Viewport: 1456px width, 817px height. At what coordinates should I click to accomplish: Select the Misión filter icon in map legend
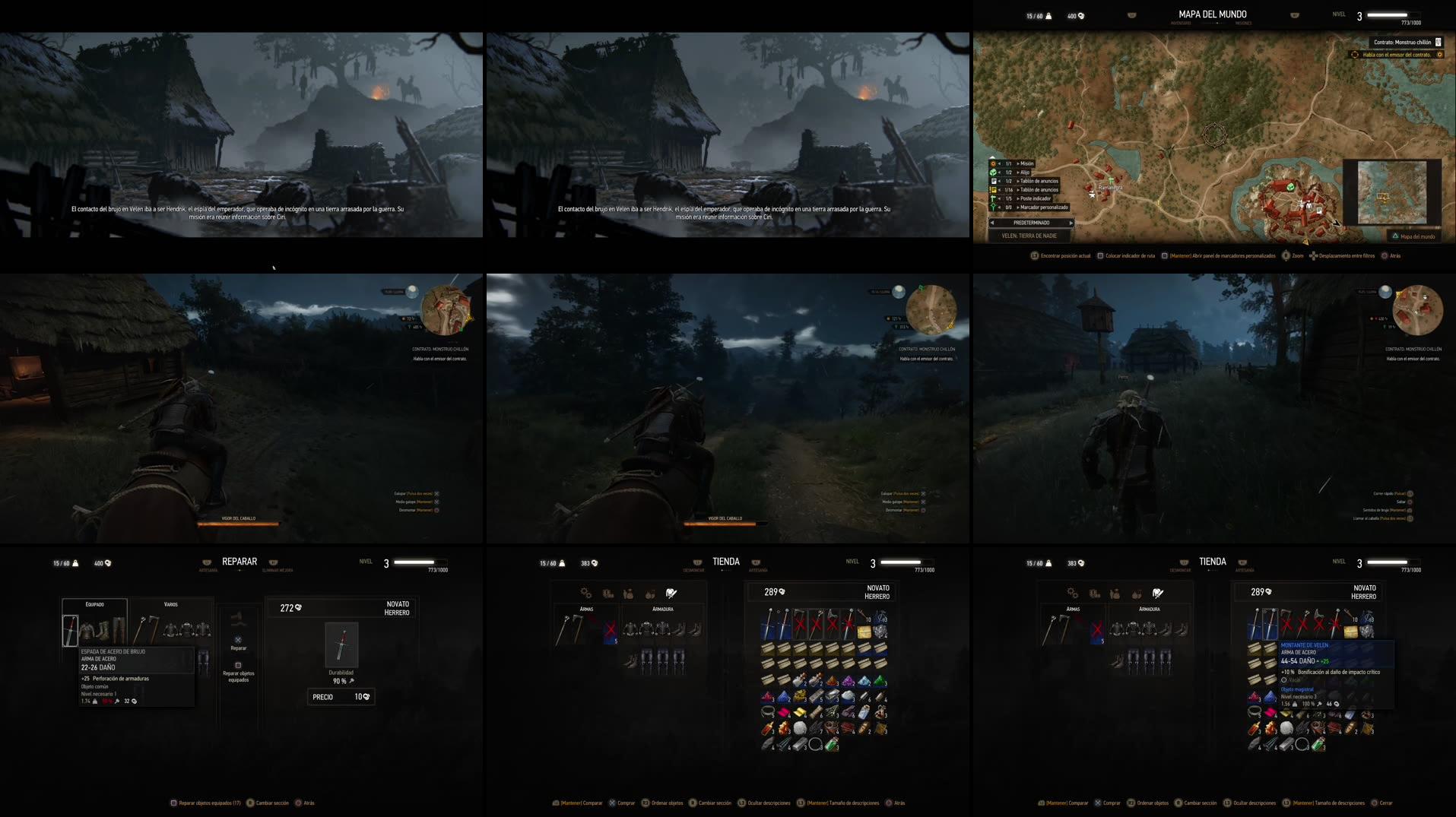pyautogui.click(x=993, y=163)
